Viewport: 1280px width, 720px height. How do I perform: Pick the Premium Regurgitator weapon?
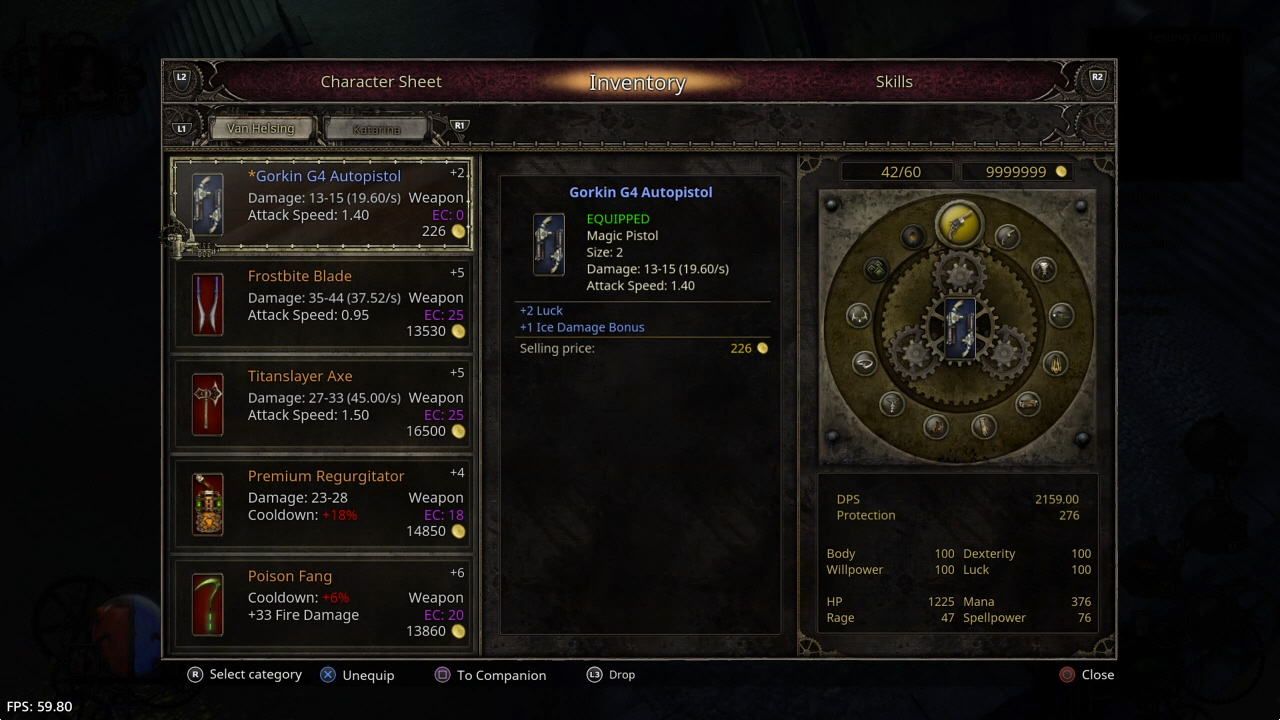pos(322,504)
